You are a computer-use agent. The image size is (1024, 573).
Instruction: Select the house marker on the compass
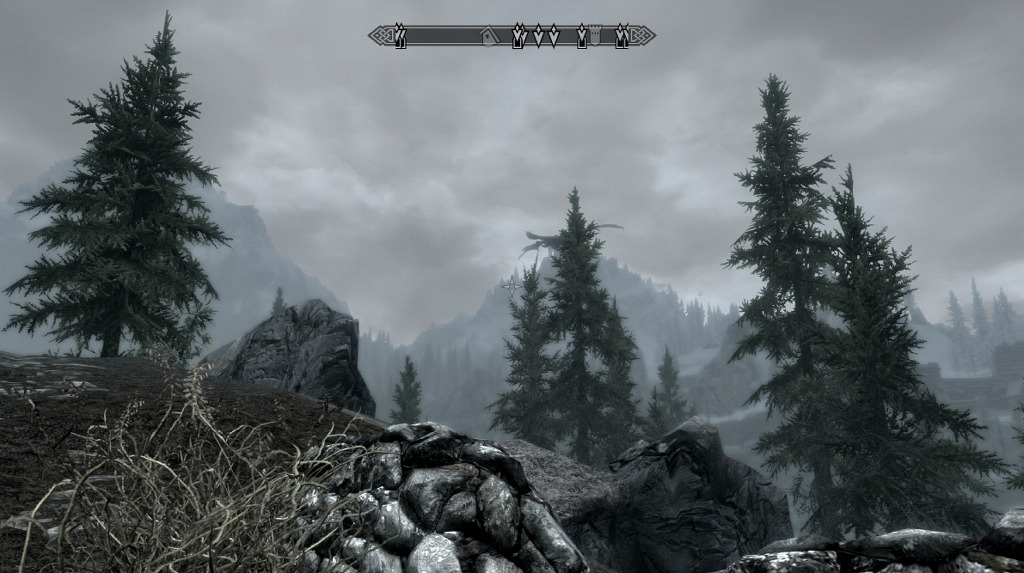488,37
